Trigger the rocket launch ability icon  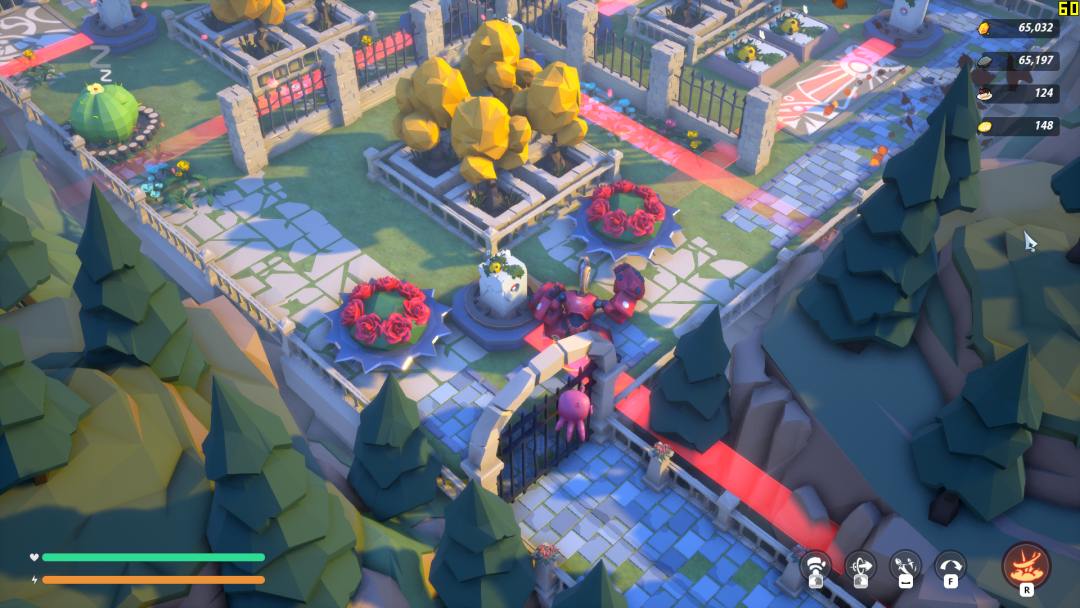[x=905, y=567]
